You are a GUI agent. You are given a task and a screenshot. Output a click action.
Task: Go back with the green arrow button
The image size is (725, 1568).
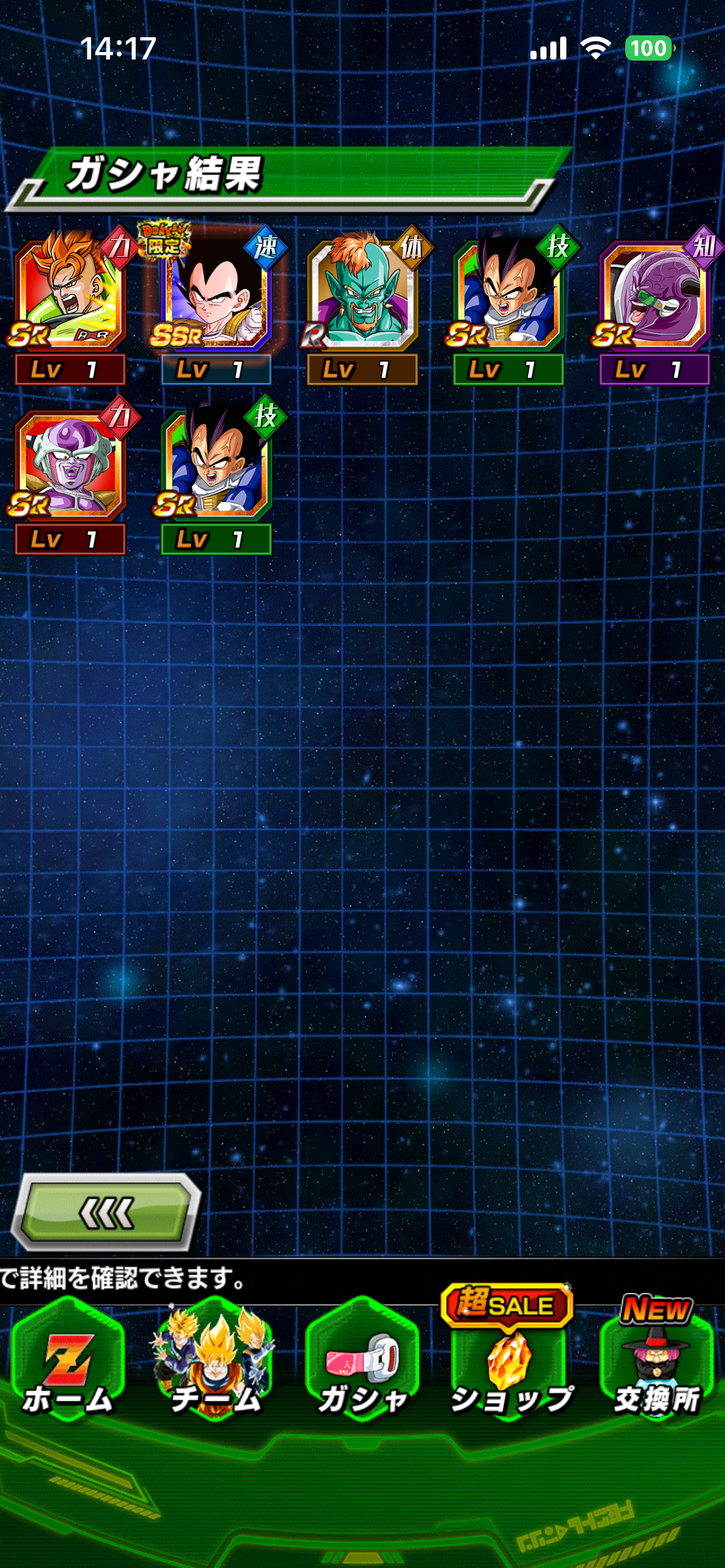(107, 1211)
